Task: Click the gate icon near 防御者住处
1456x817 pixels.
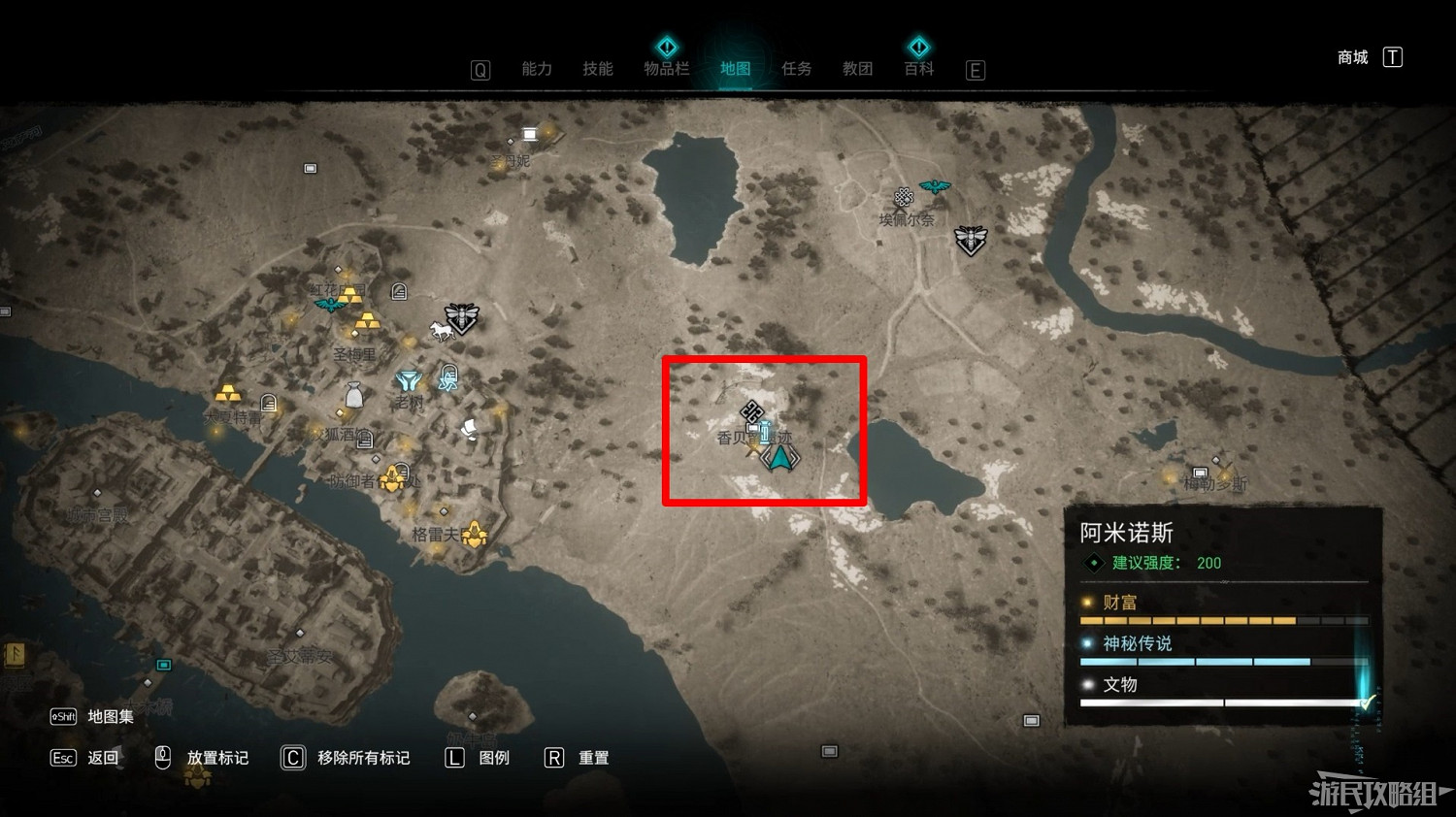Action: point(401,472)
